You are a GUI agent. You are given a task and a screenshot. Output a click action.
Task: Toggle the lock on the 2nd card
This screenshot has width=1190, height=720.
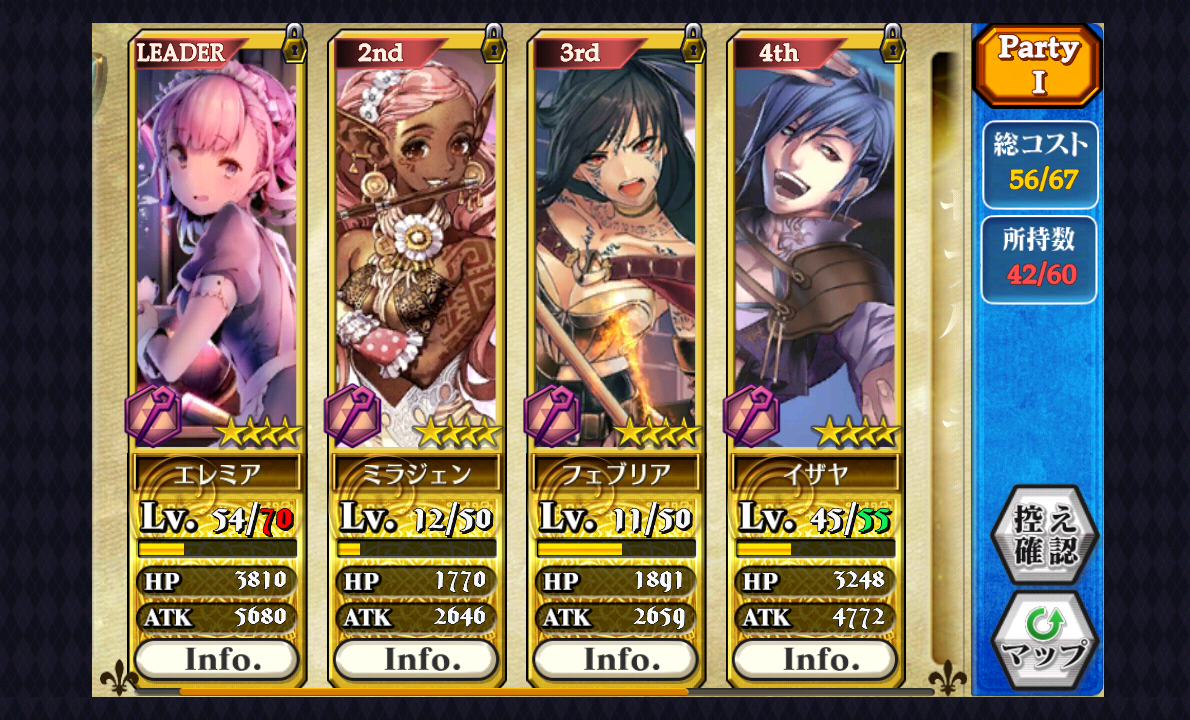tap(494, 42)
